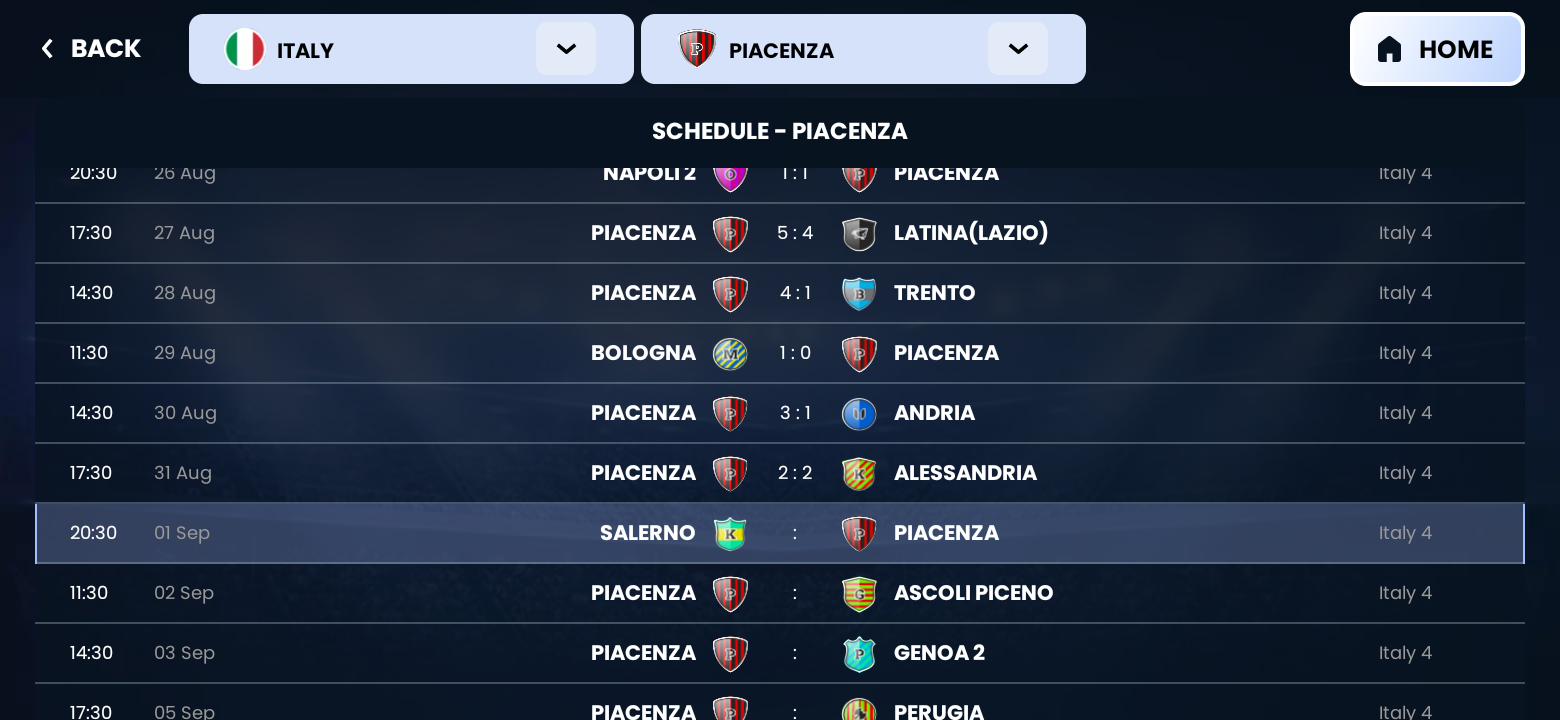Image resolution: width=1560 pixels, height=720 pixels.
Task: Go back using the Back button
Action: [90, 48]
